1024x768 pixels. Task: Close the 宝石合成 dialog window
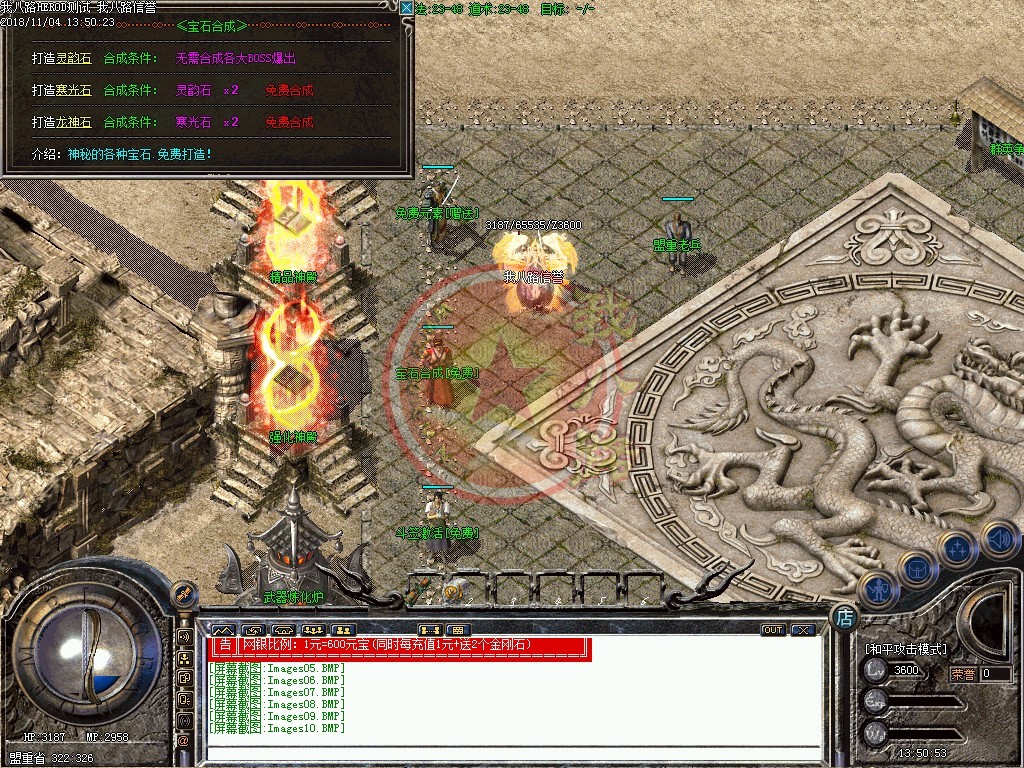[406, 8]
